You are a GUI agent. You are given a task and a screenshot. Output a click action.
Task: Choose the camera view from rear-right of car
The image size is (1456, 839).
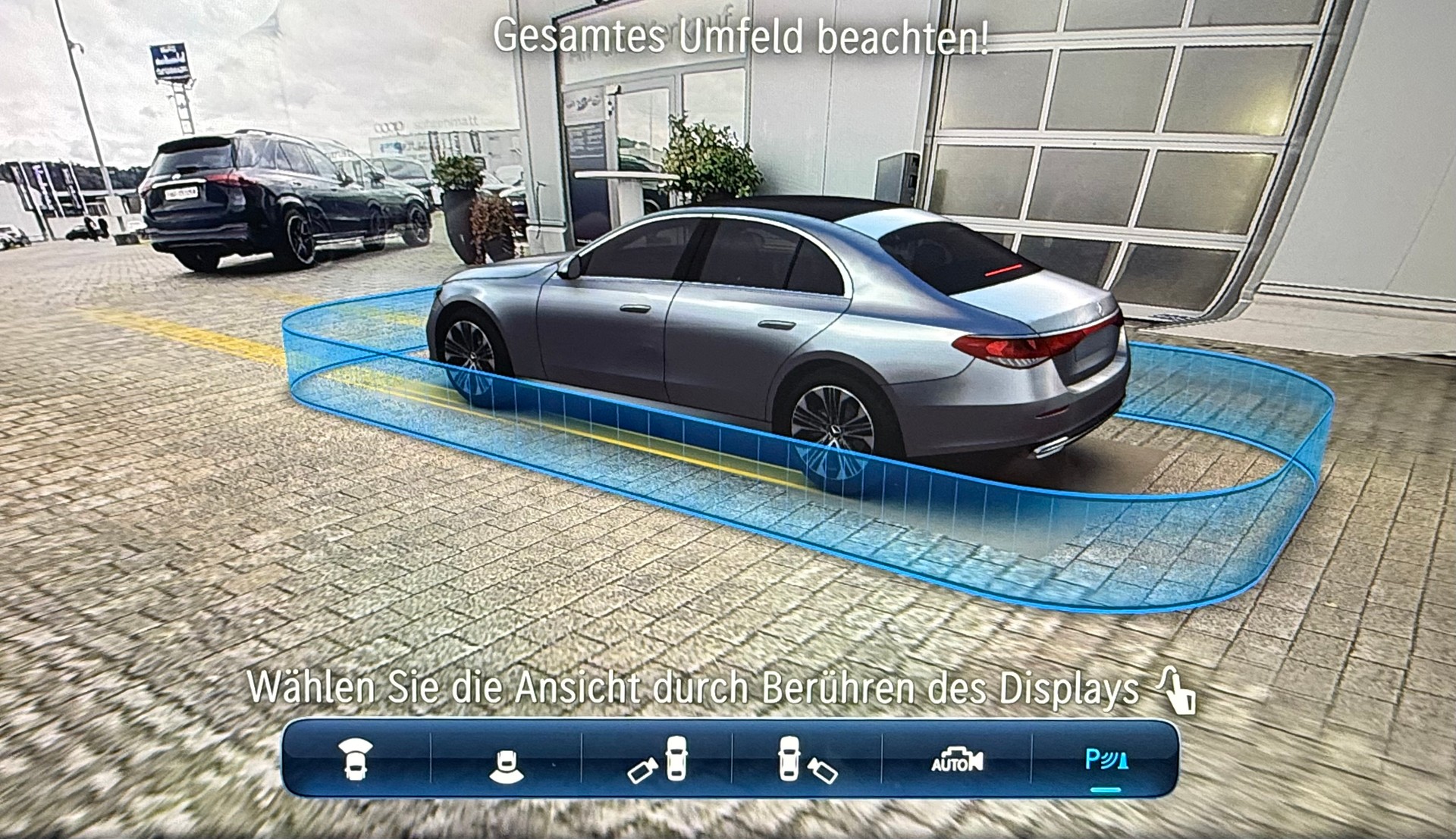tap(807, 760)
